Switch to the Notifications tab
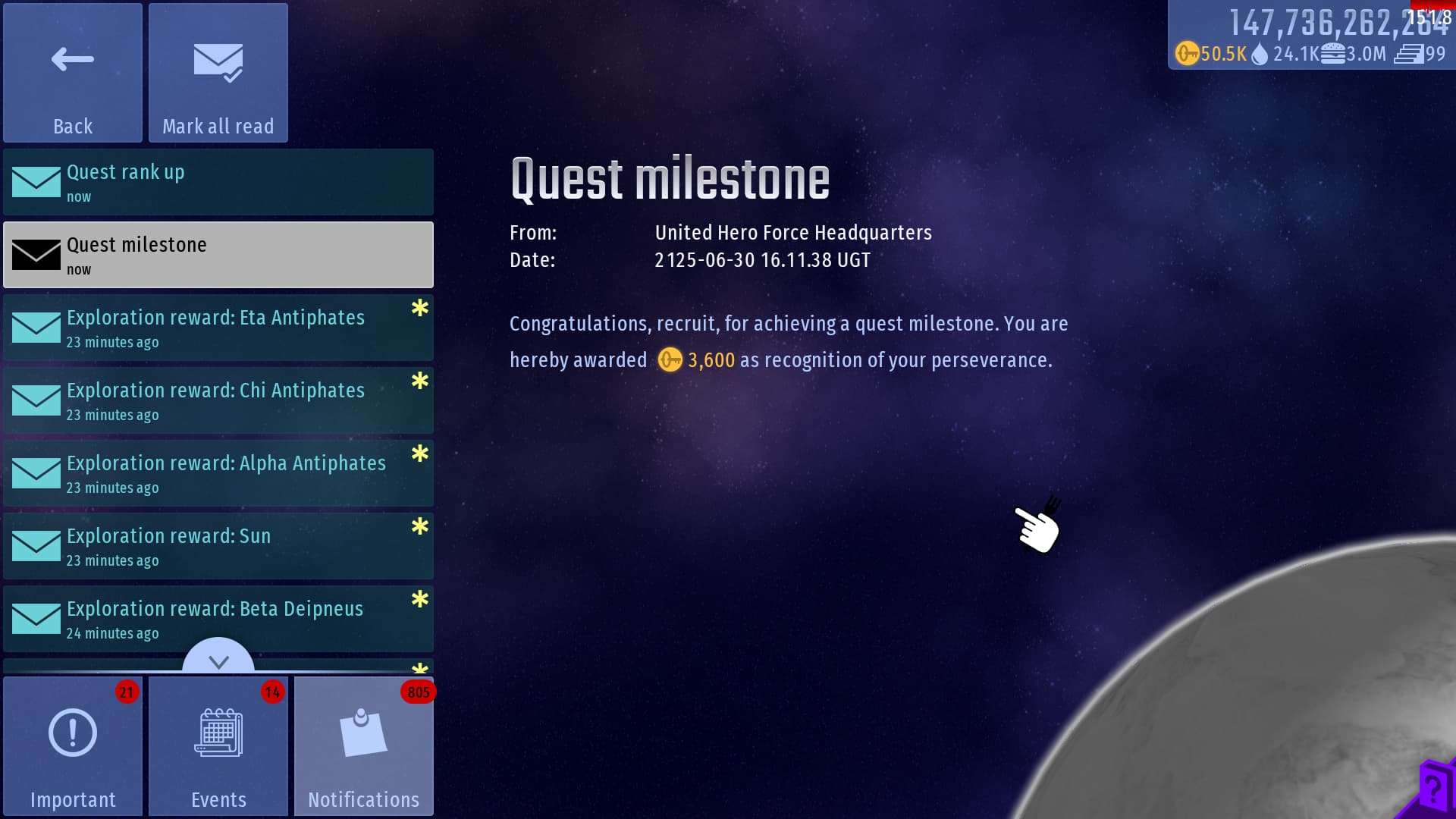1456x819 pixels. coord(364,746)
